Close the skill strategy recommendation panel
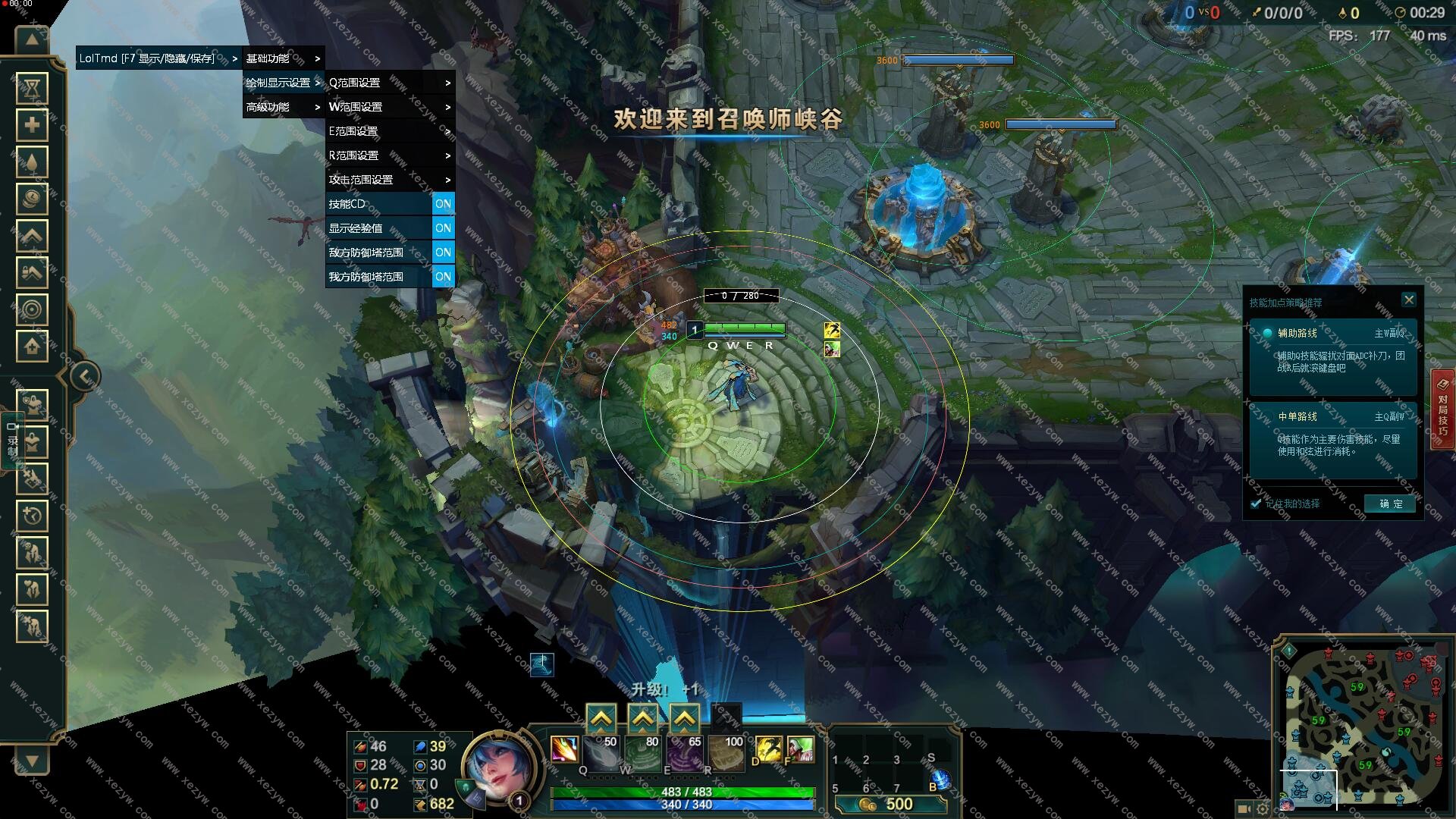The width and height of the screenshot is (1456, 819). tap(1408, 300)
